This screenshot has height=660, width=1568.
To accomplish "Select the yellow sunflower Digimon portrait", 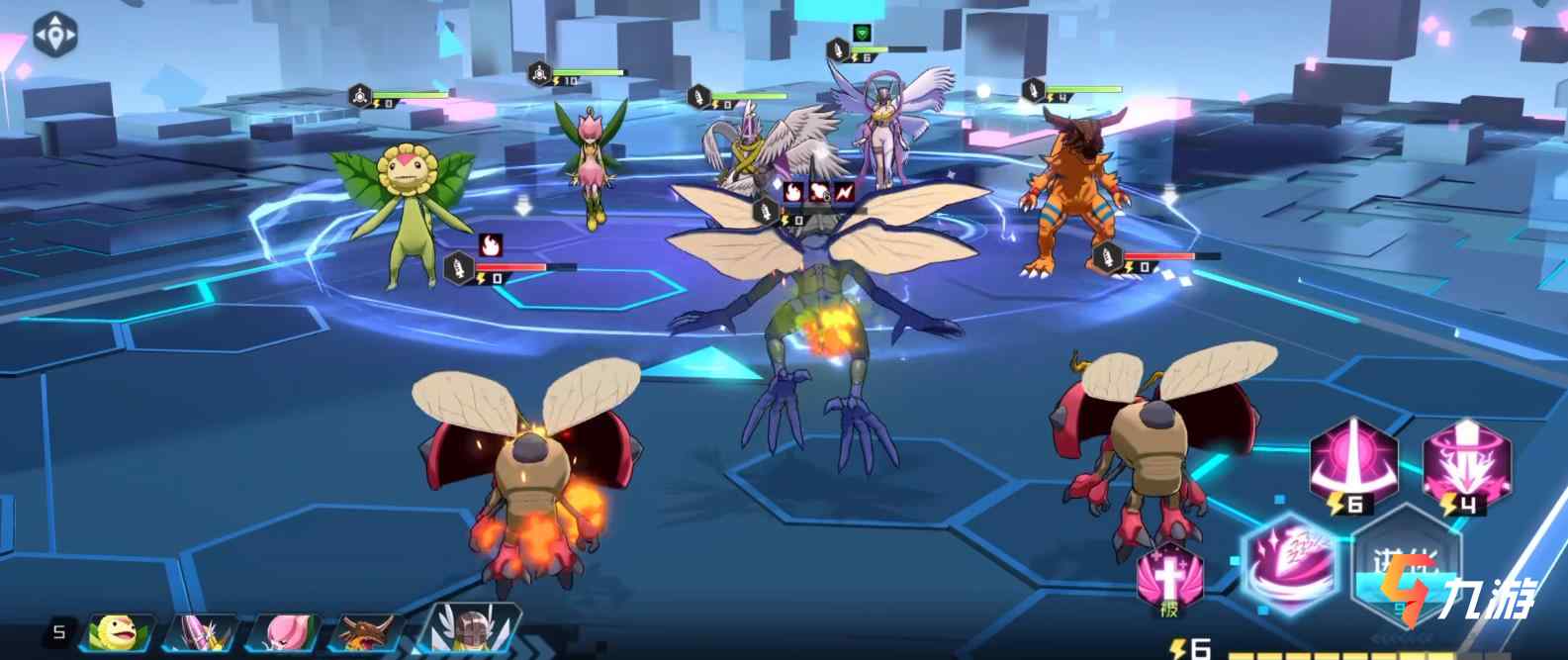I will pyautogui.click(x=120, y=631).
